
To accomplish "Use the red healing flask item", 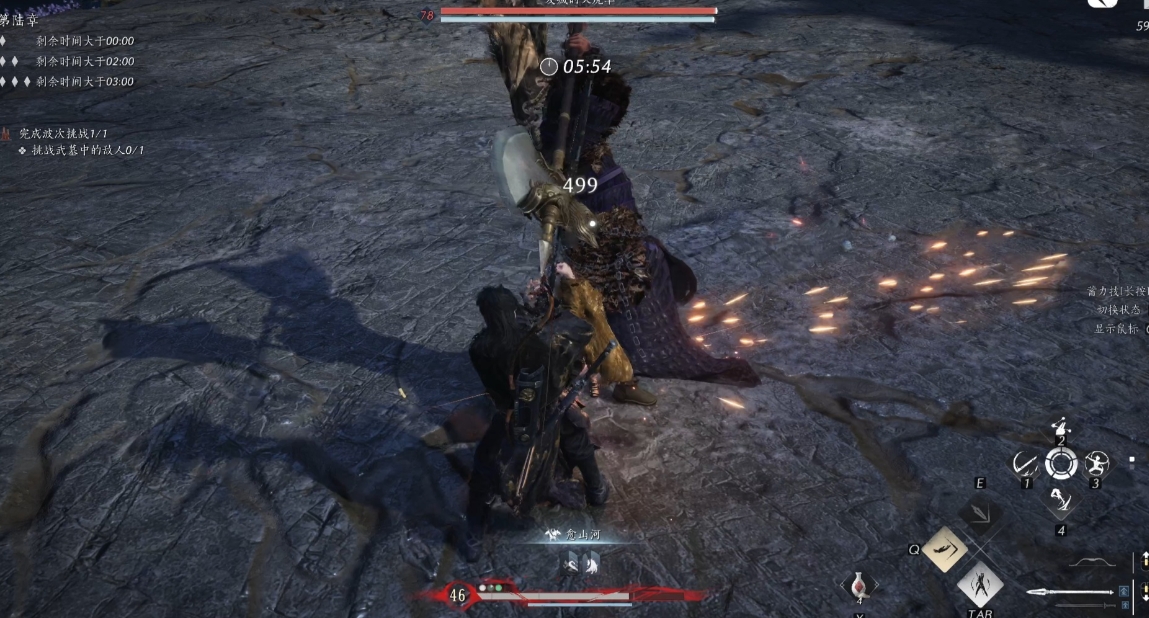I will click(x=858, y=585).
